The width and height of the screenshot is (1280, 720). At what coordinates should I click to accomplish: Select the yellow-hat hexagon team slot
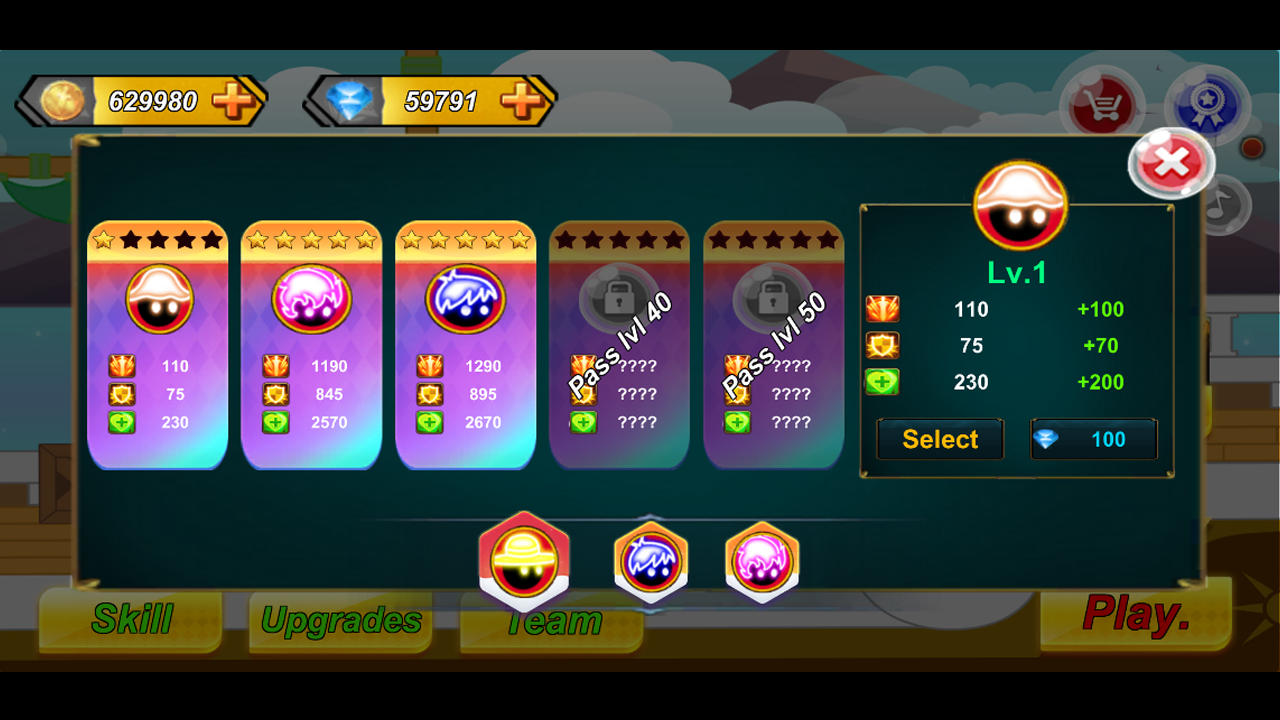524,560
